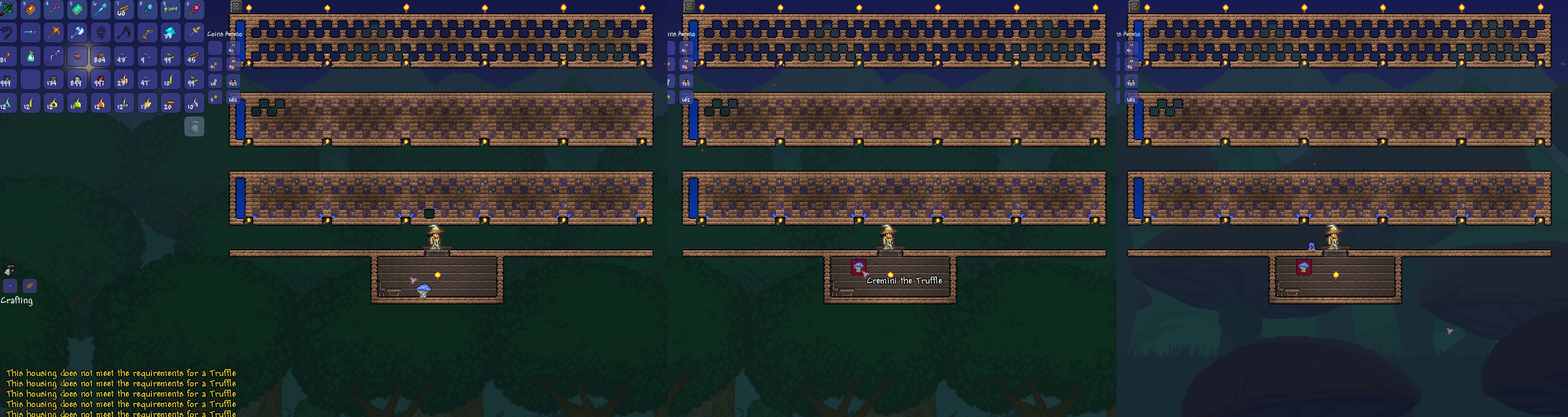Select the wood stack in hotbar slot 7

pos(124,10)
